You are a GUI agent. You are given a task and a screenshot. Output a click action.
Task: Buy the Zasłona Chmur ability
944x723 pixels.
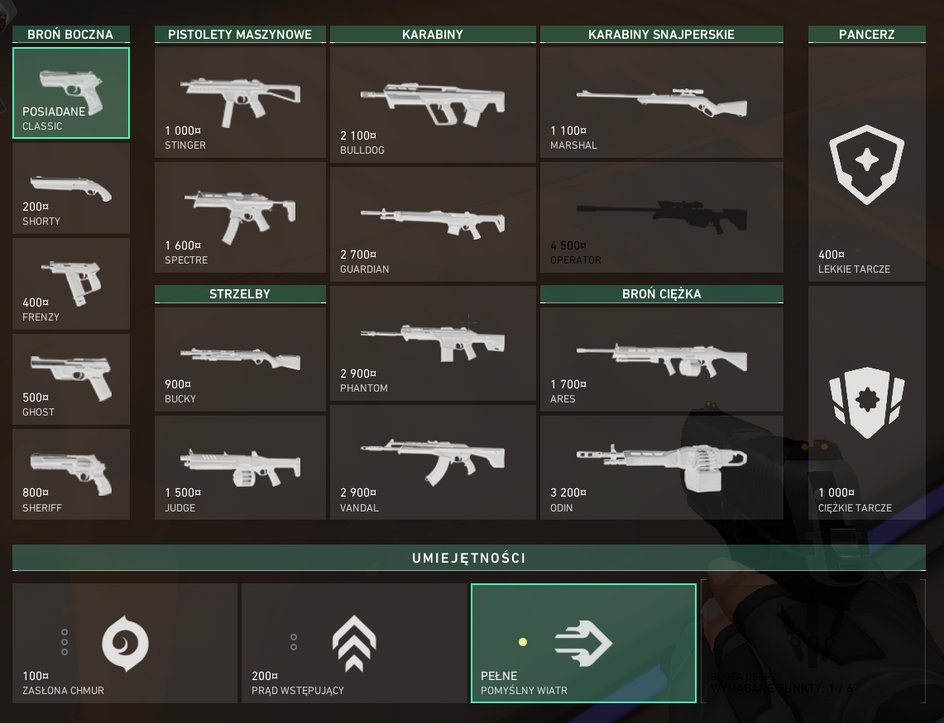click(x=125, y=643)
